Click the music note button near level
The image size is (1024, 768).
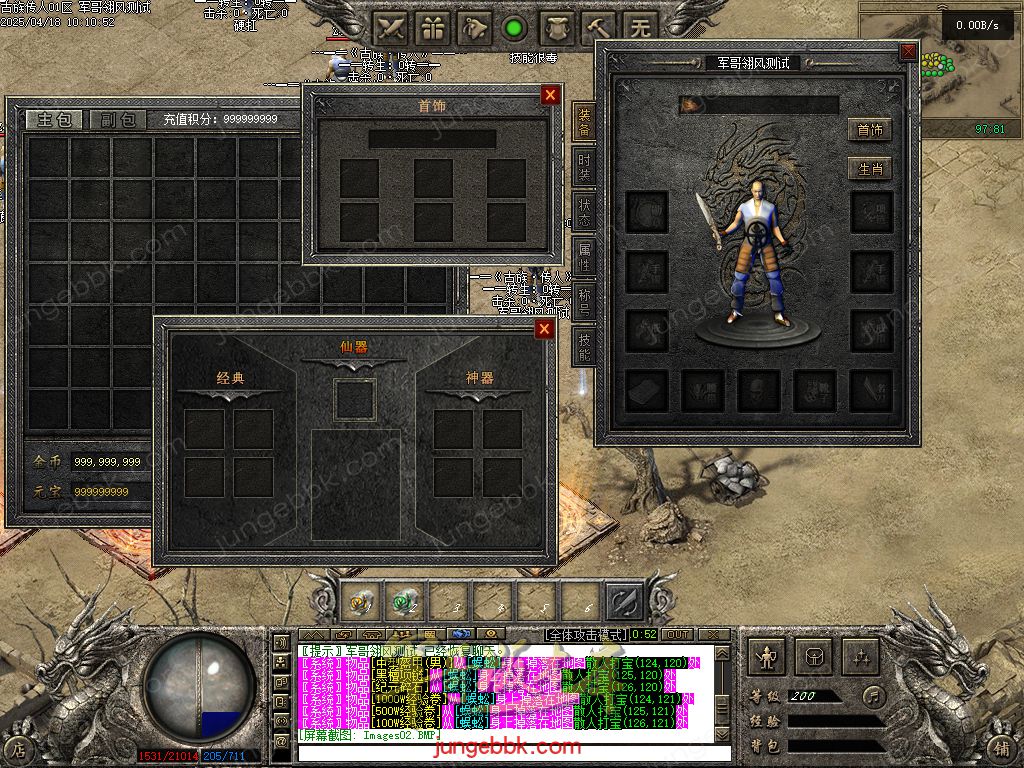[x=874, y=695]
